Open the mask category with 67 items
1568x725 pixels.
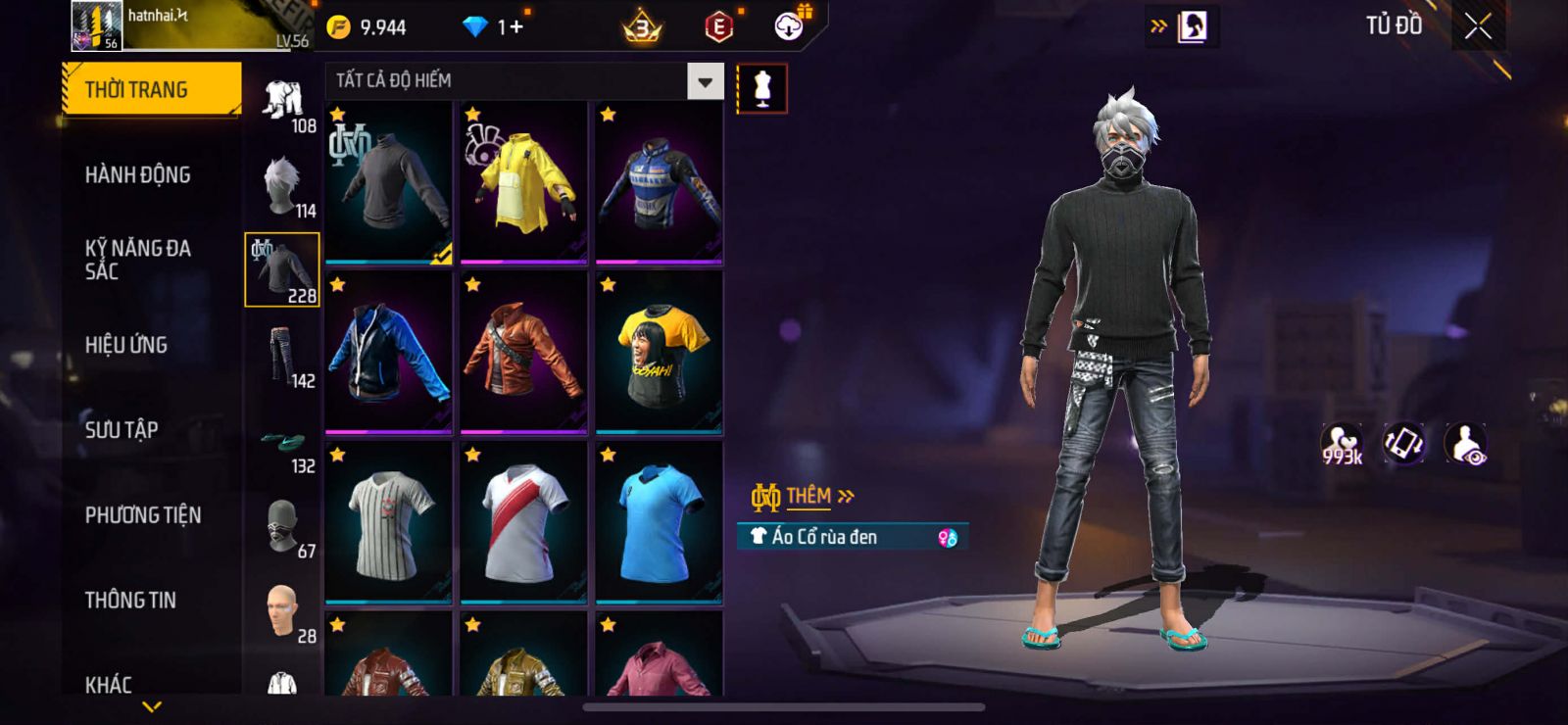(283, 527)
